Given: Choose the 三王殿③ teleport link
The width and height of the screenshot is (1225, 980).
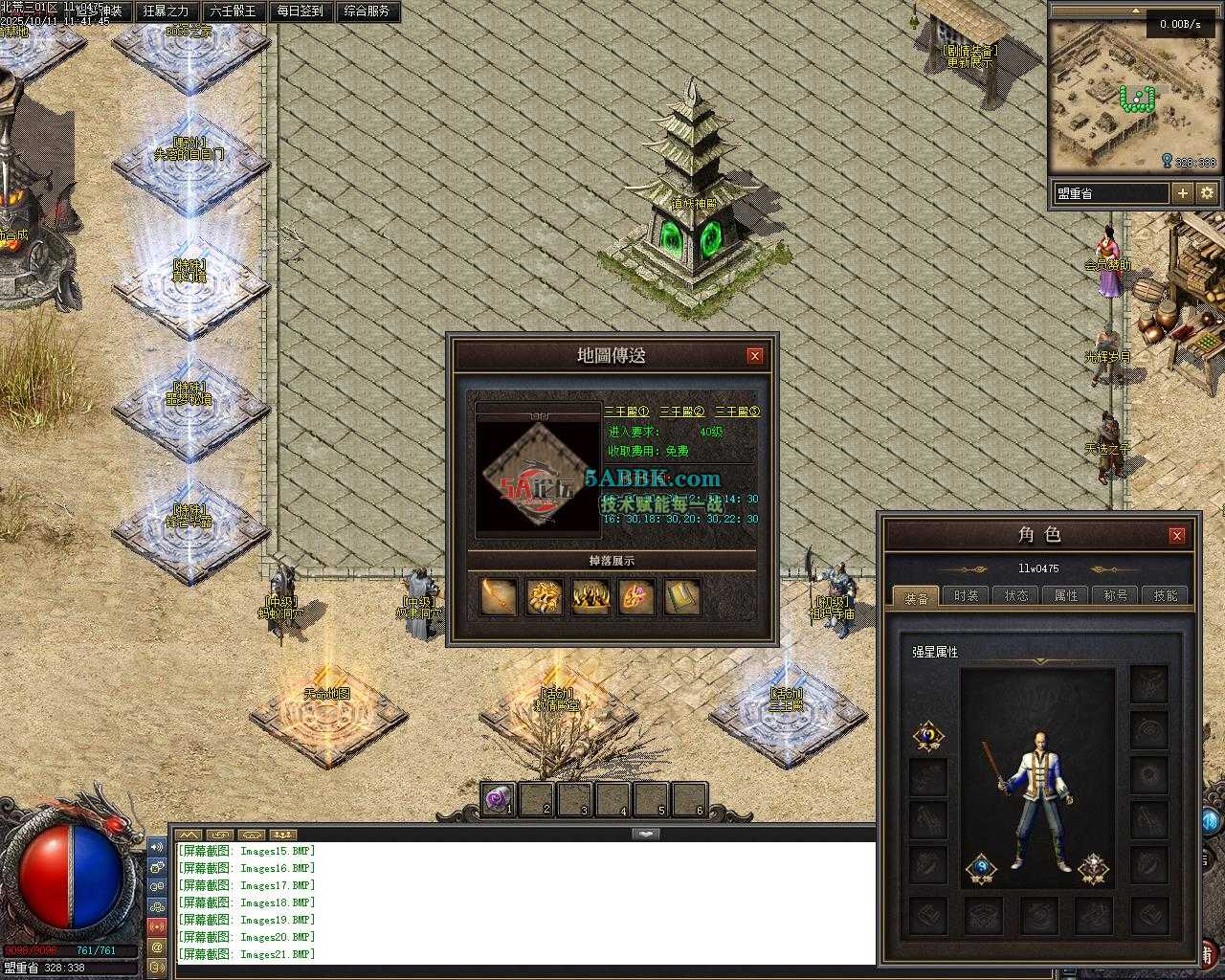Looking at the screenshot, I should pos(738,412).
